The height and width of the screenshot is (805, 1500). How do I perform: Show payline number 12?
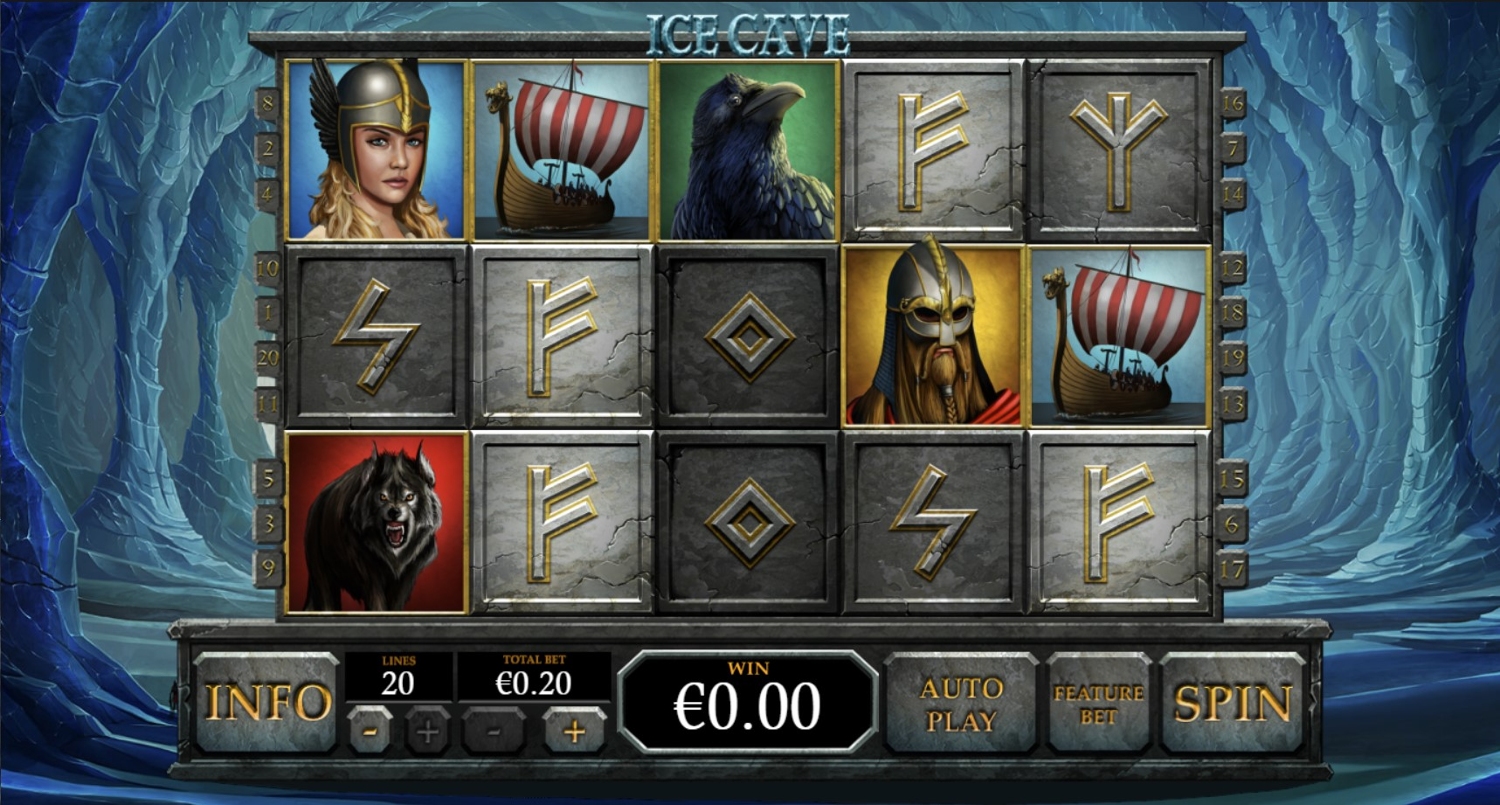[1233, 268]
